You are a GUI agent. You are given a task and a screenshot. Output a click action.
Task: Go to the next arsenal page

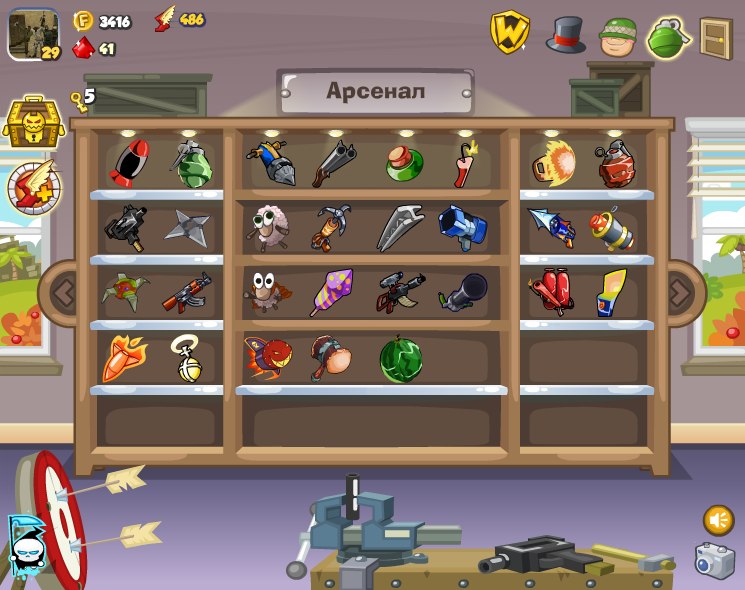[x=680, y=293]
